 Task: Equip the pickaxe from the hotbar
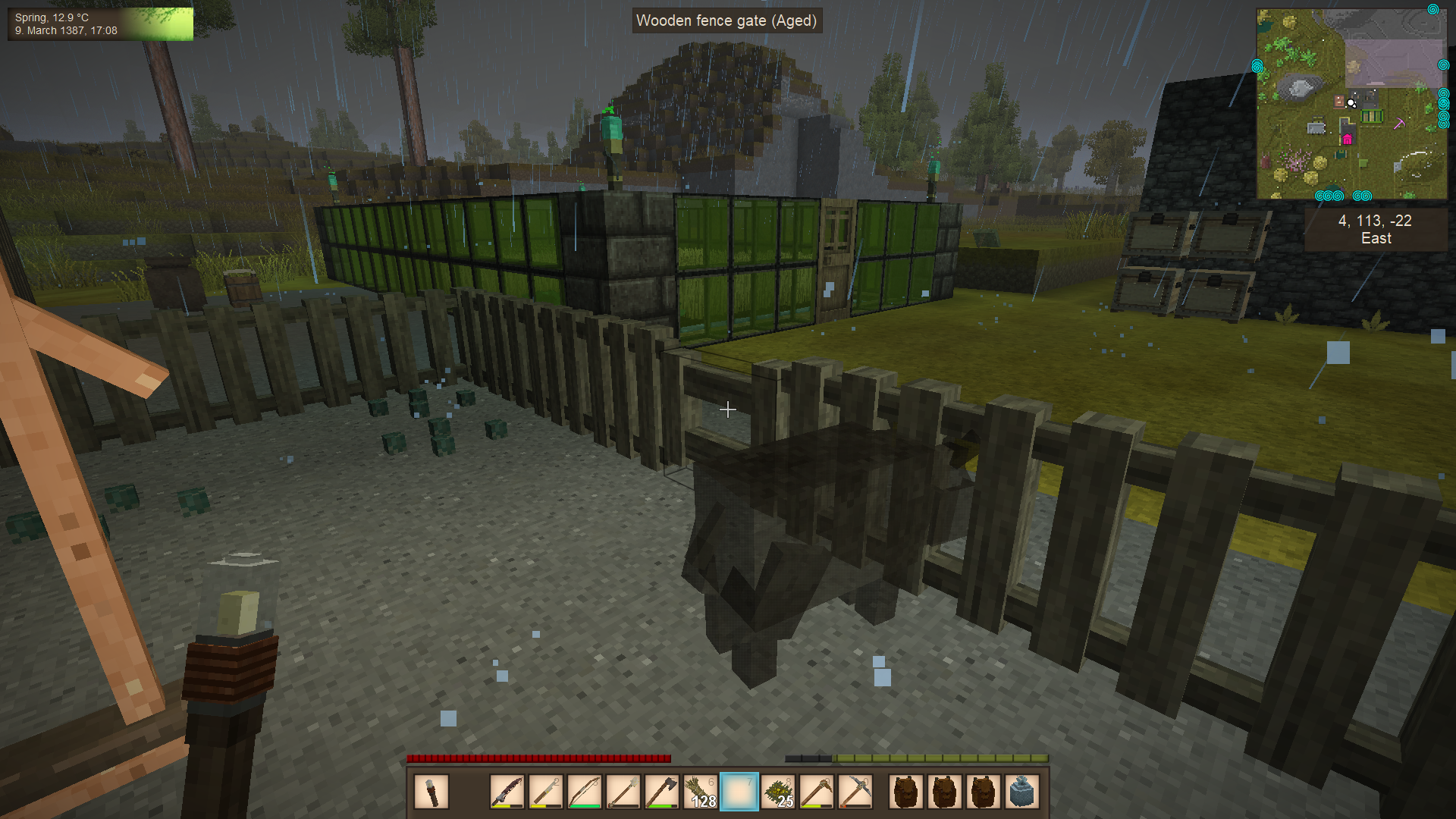click(x=855, y=792)
